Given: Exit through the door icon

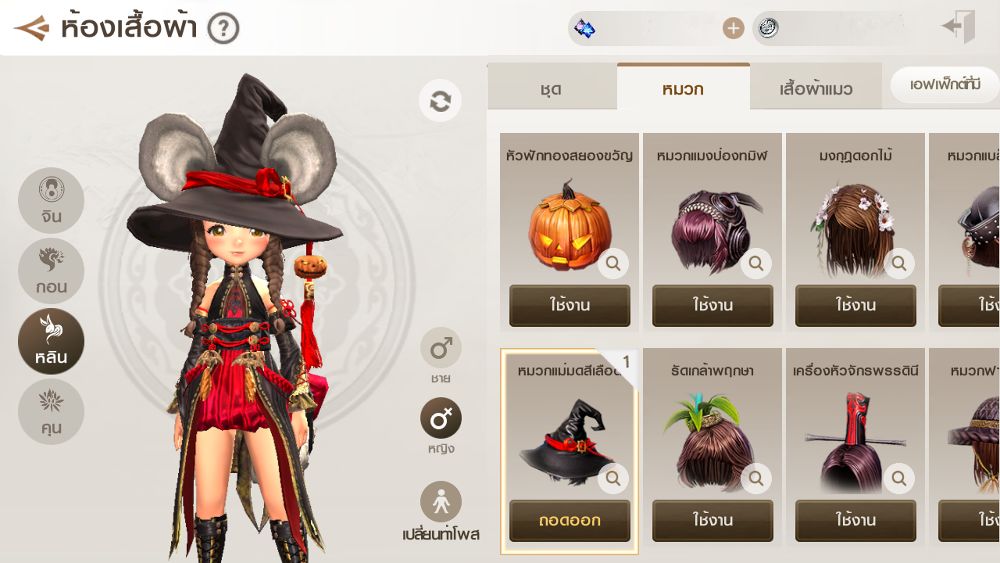Looking at the screenshot, I should (958, 28).
